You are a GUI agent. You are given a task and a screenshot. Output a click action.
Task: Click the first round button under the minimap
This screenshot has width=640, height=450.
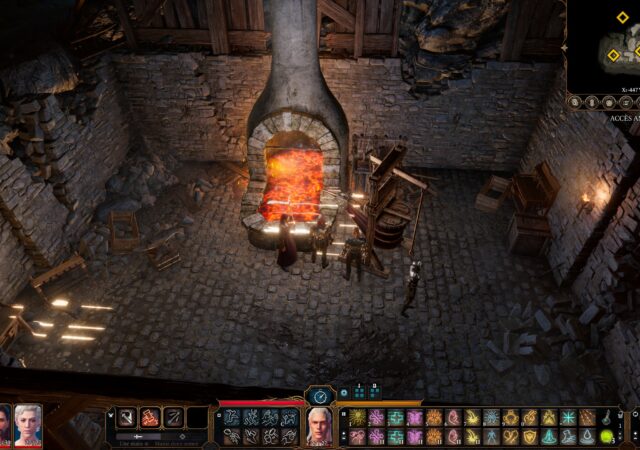coord(575,102)
